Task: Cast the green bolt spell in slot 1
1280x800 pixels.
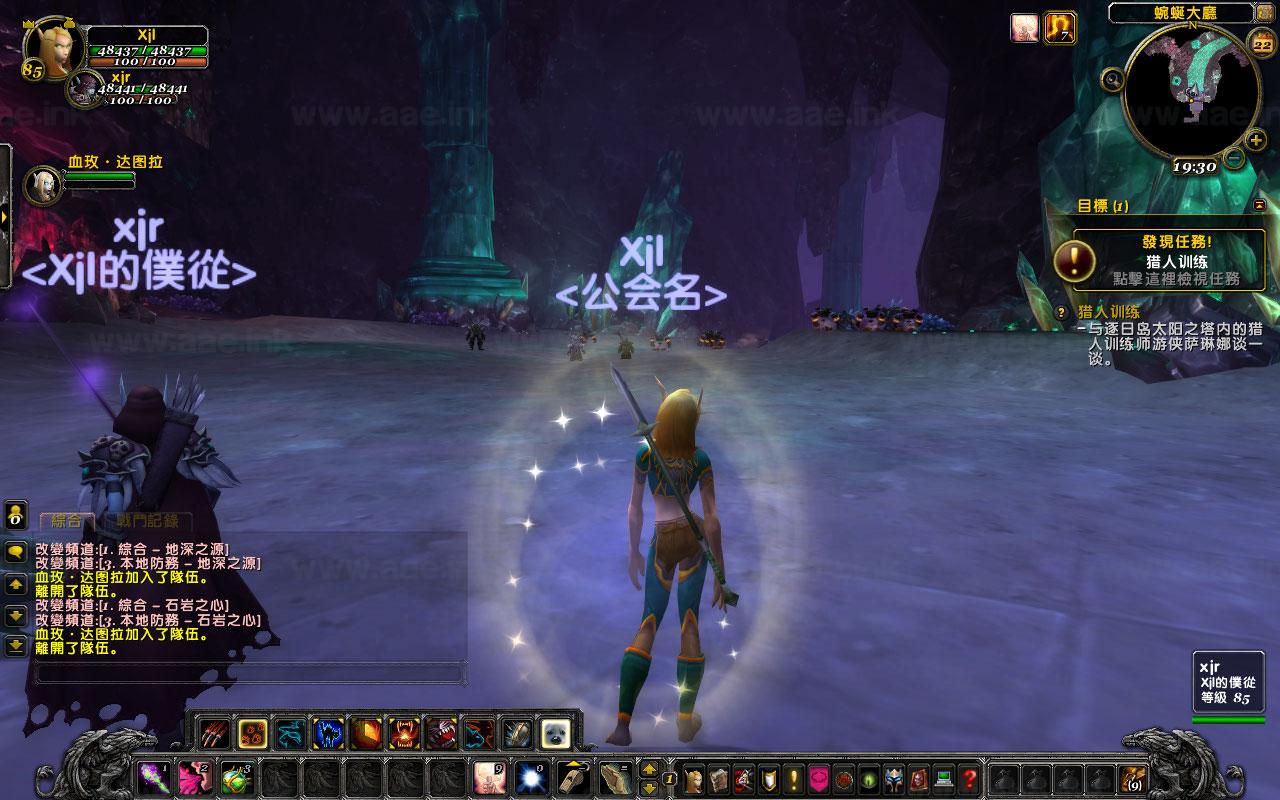Action: tap(153, 777)
